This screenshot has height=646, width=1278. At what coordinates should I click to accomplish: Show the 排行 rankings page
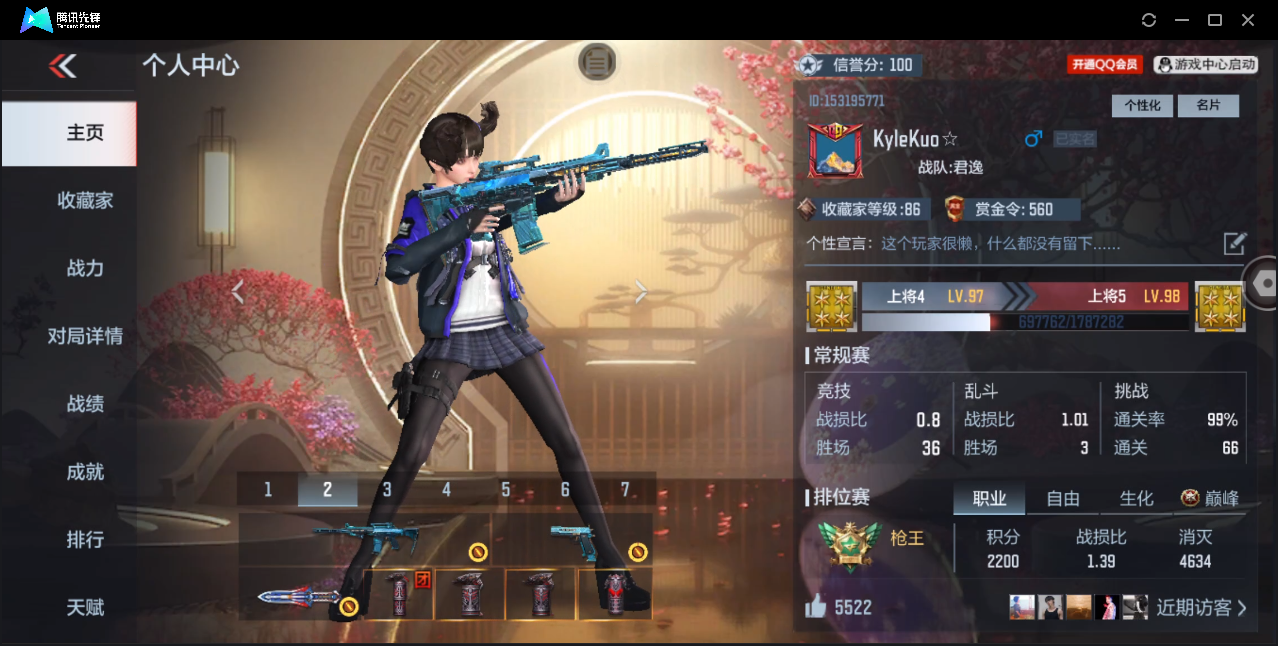(x=85, y=540)
